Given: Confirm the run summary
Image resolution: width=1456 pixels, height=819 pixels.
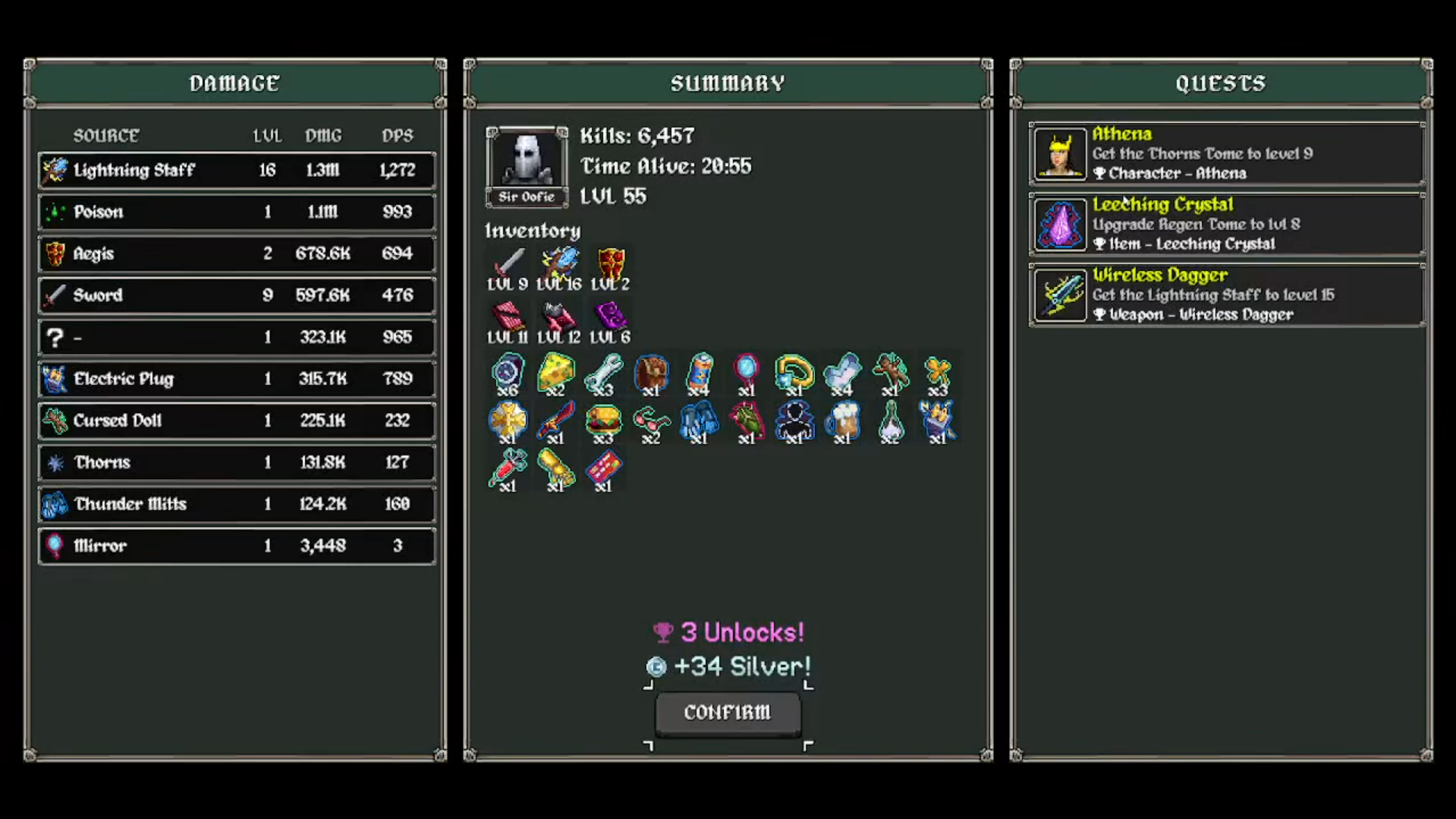Looking at the screenshot, I should [728, 713].
